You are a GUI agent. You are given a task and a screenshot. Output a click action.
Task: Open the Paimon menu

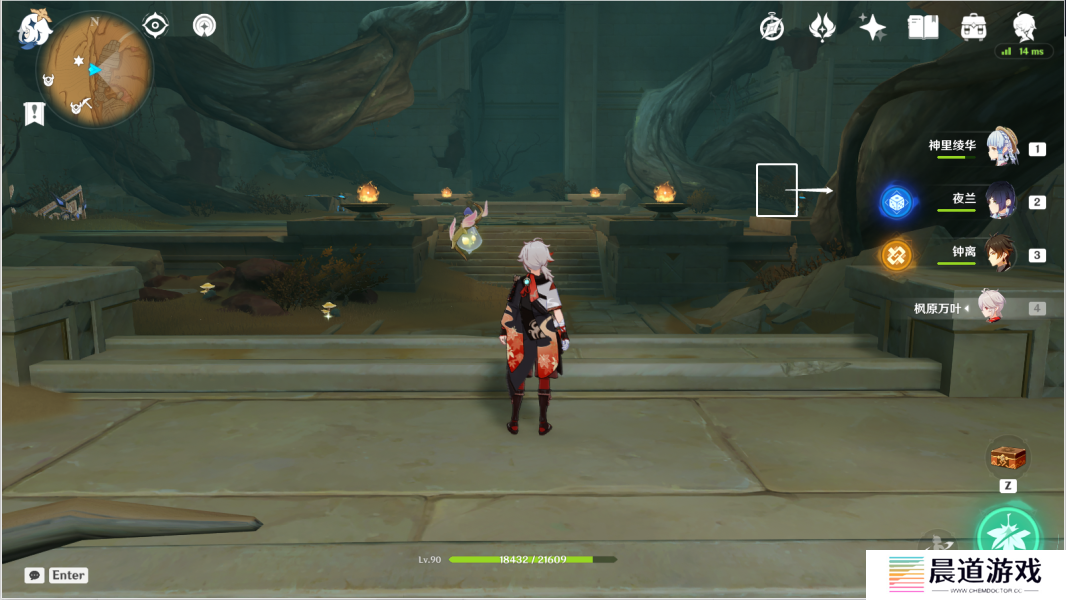[34, 28]
